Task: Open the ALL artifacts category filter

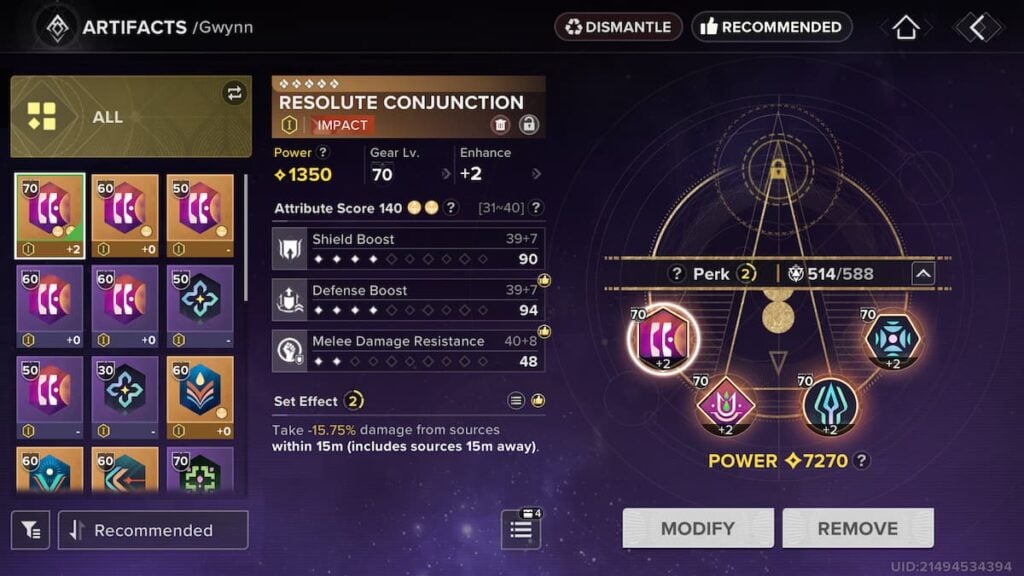Action: [131, 117]
